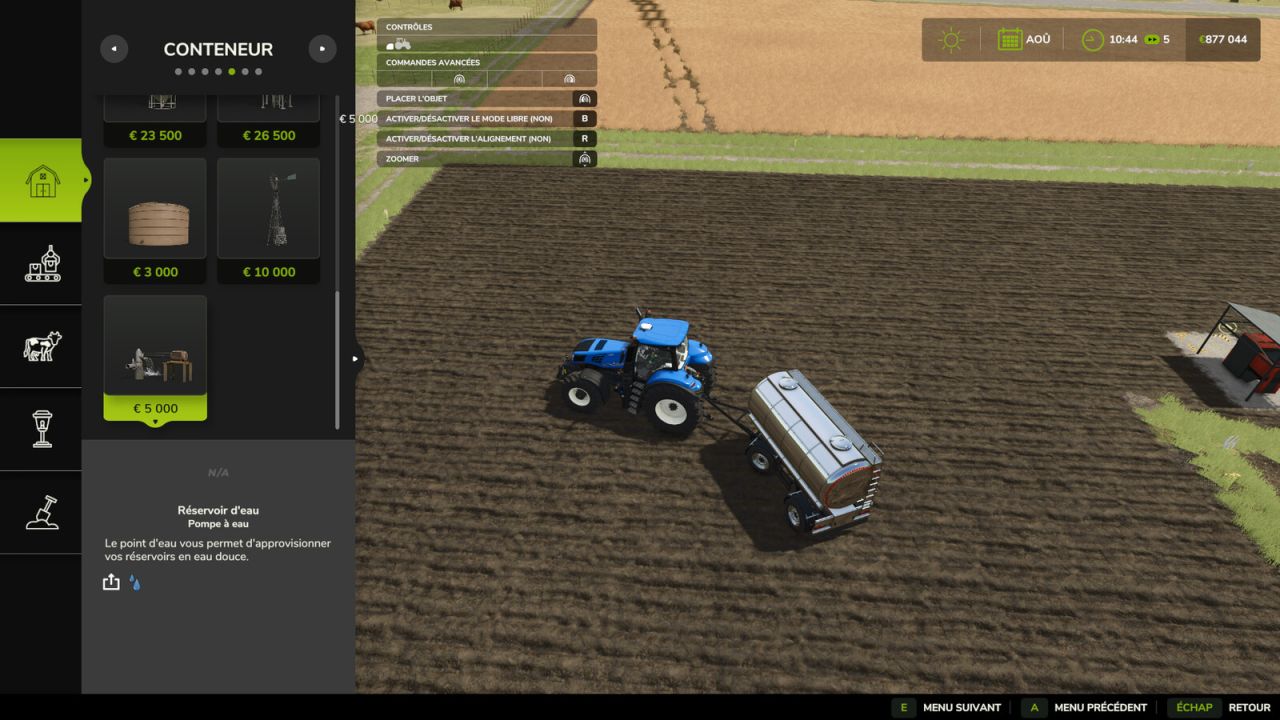Screen dimensions: 1280x720
Task: Open the production buildings category icon
Action: [41, 264]
